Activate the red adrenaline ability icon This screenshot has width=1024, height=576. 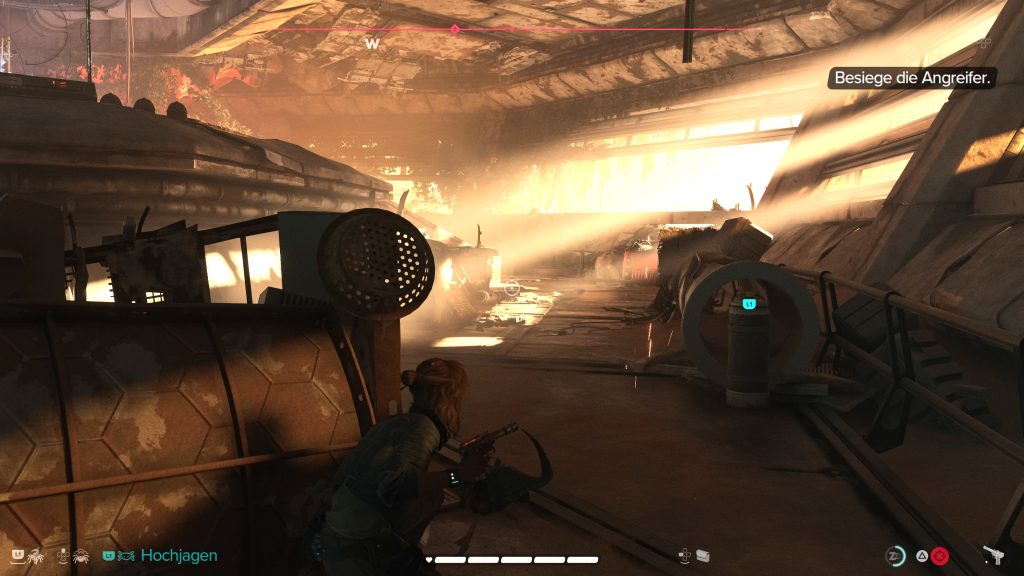coord(940,557)
